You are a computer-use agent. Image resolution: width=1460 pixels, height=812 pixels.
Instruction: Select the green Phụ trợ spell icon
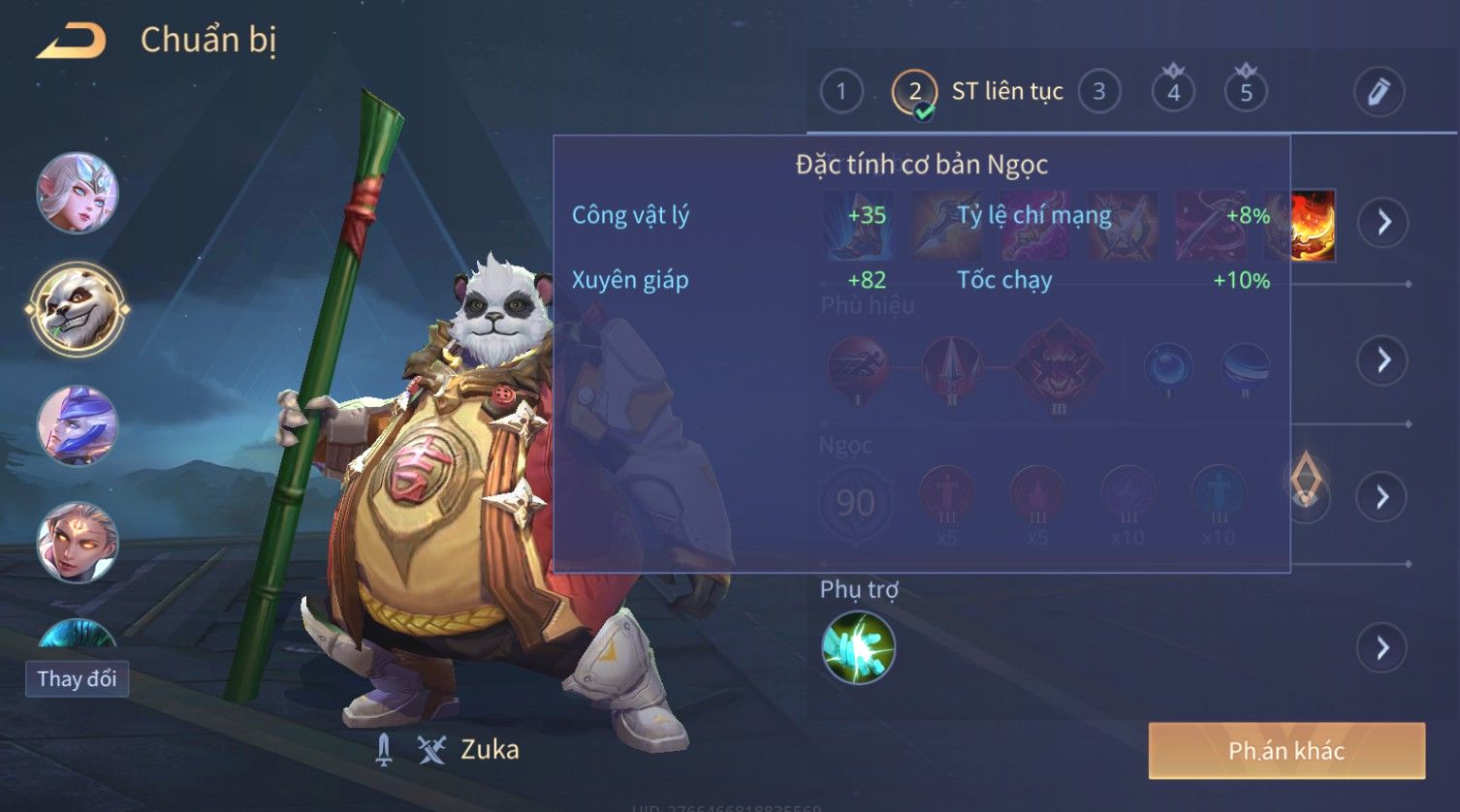click(x=858, y=647)
